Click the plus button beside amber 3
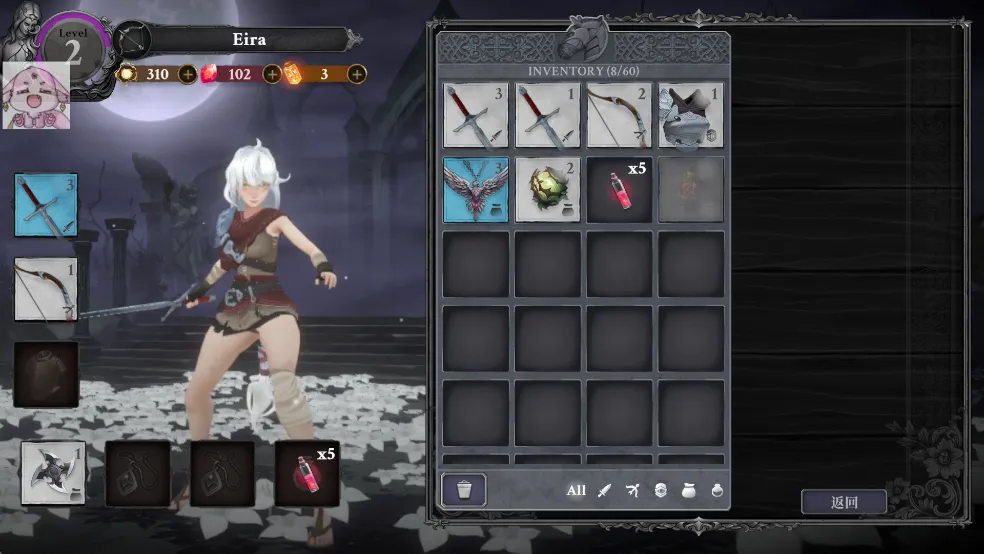This screenshot has height=554, width=984. tap(357, 74)
